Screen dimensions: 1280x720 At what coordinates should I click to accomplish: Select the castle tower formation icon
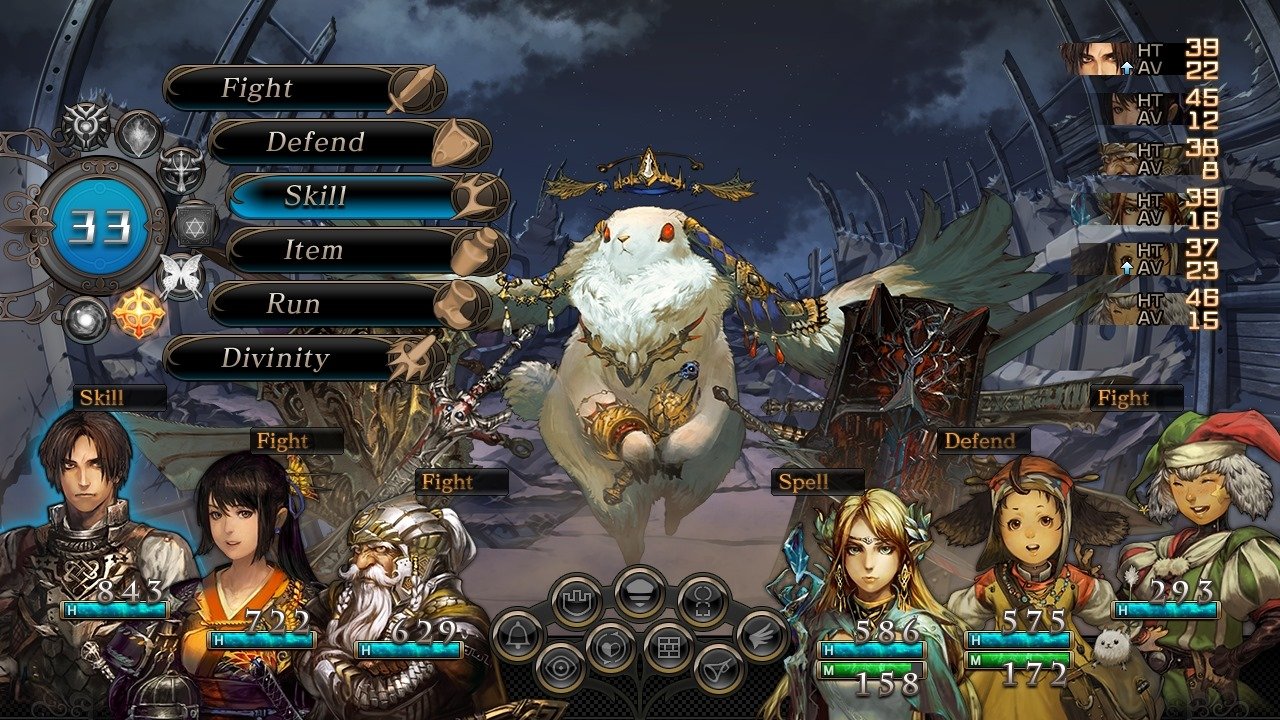coord(577,601)
